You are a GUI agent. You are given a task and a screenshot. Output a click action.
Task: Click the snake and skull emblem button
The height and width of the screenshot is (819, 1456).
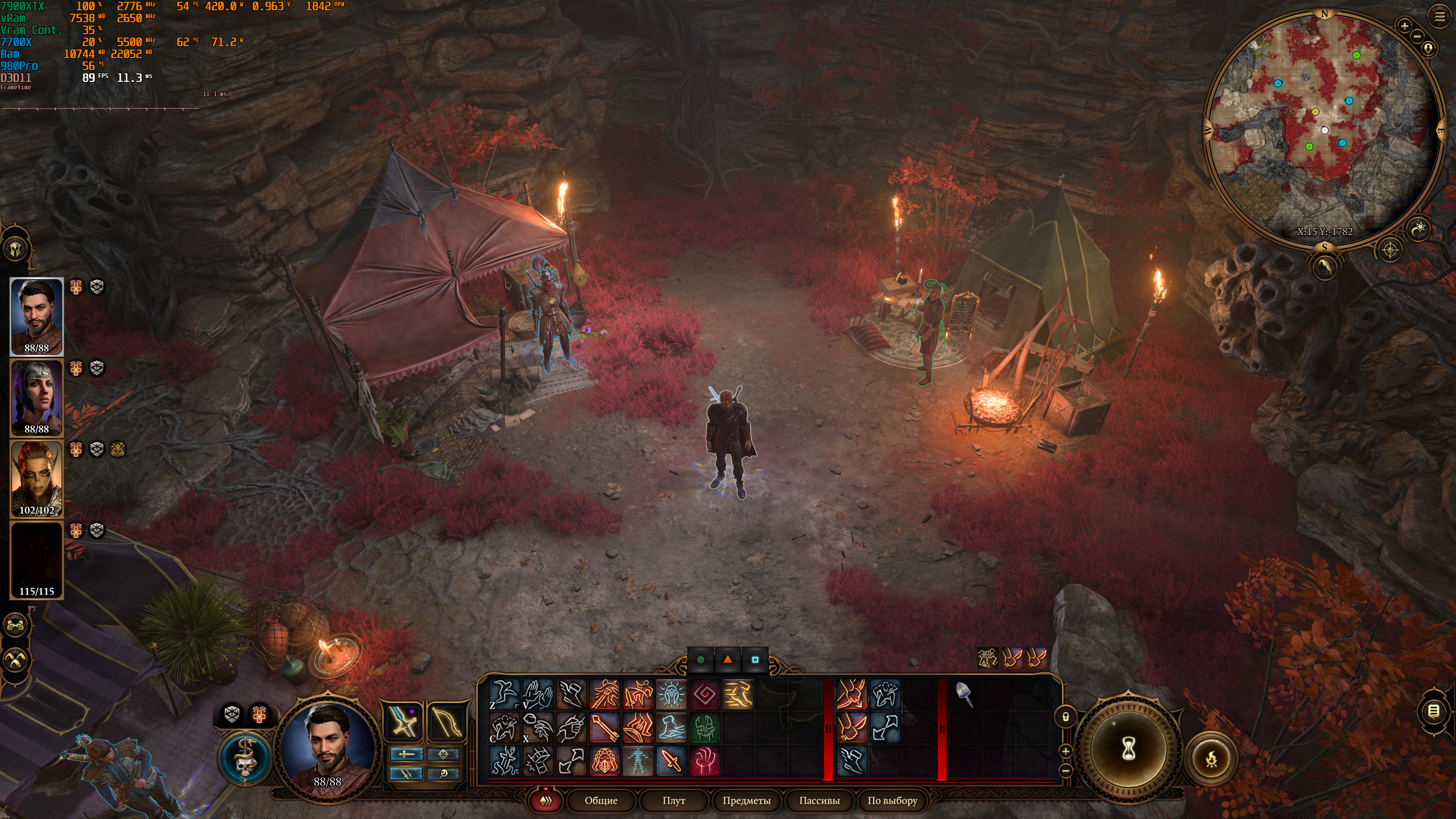(245, 758)
